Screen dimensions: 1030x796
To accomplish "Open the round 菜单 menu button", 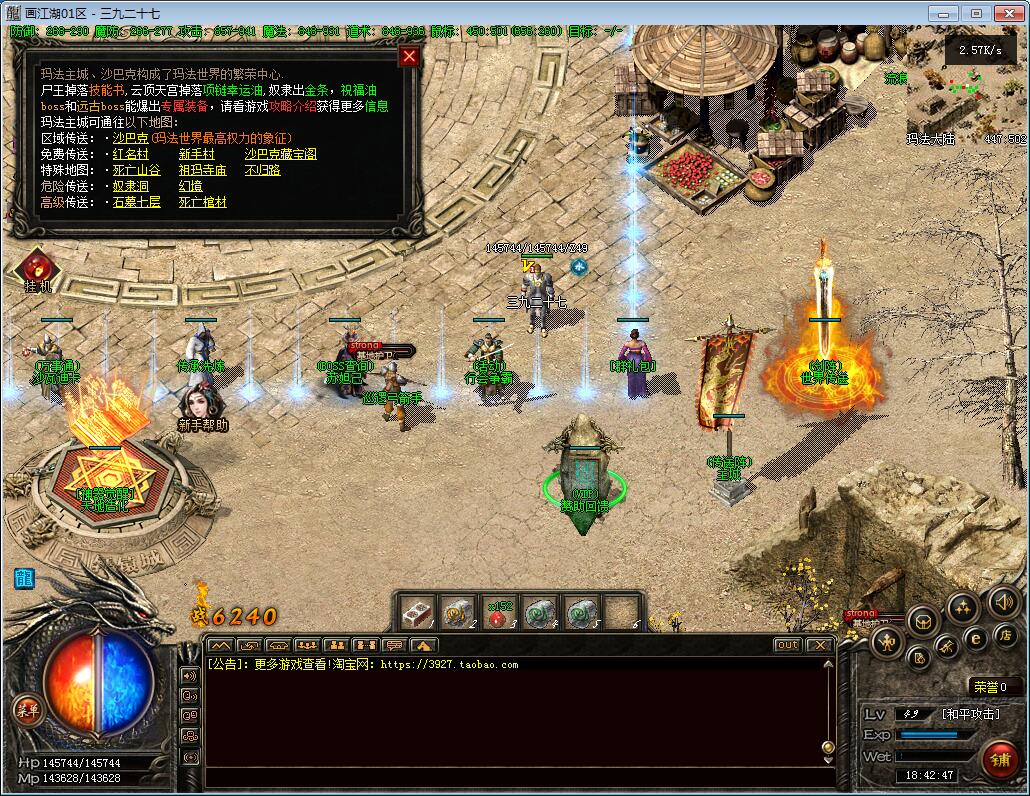I will tap(26, 710).
